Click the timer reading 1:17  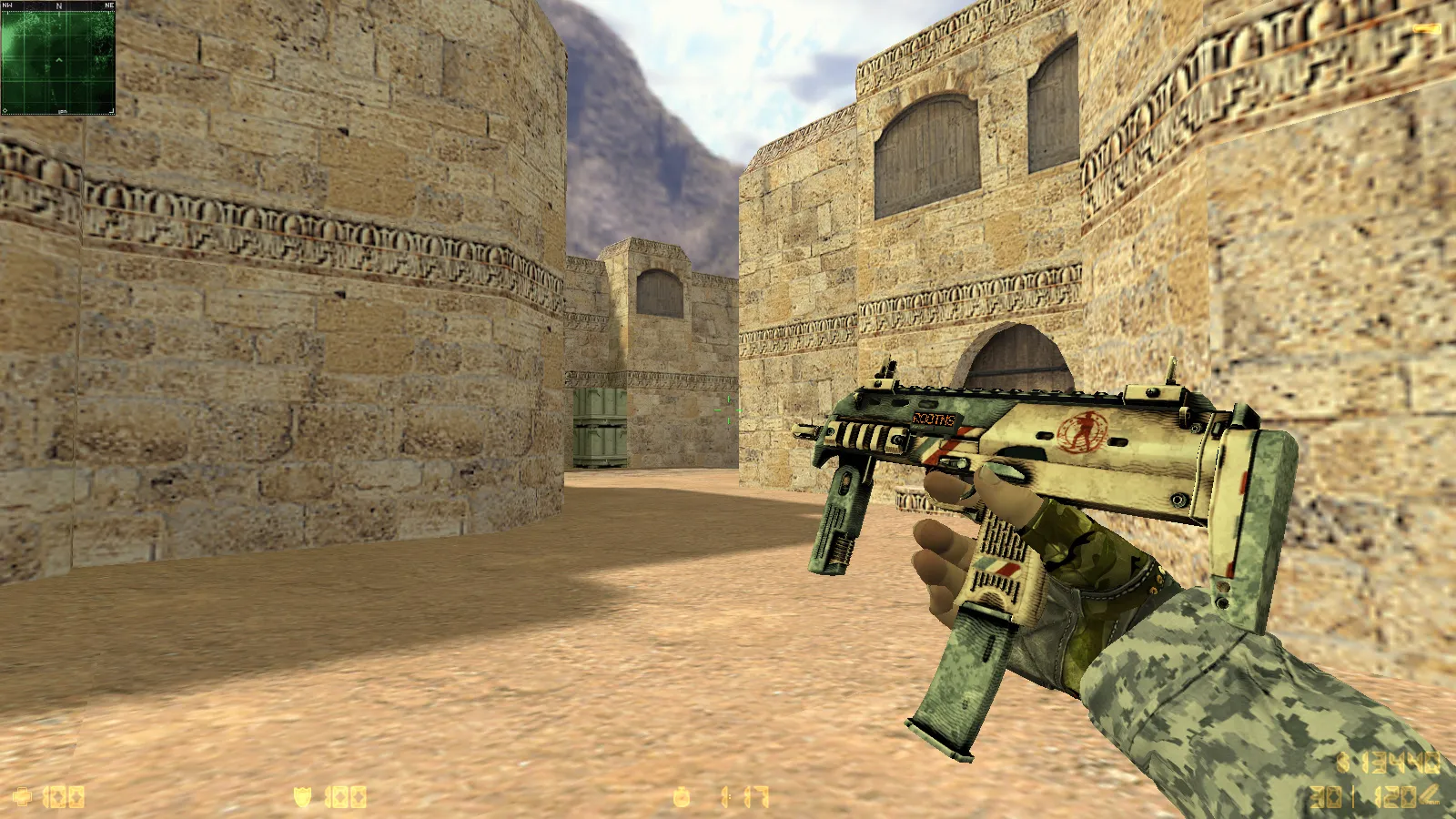click(742, 797)
